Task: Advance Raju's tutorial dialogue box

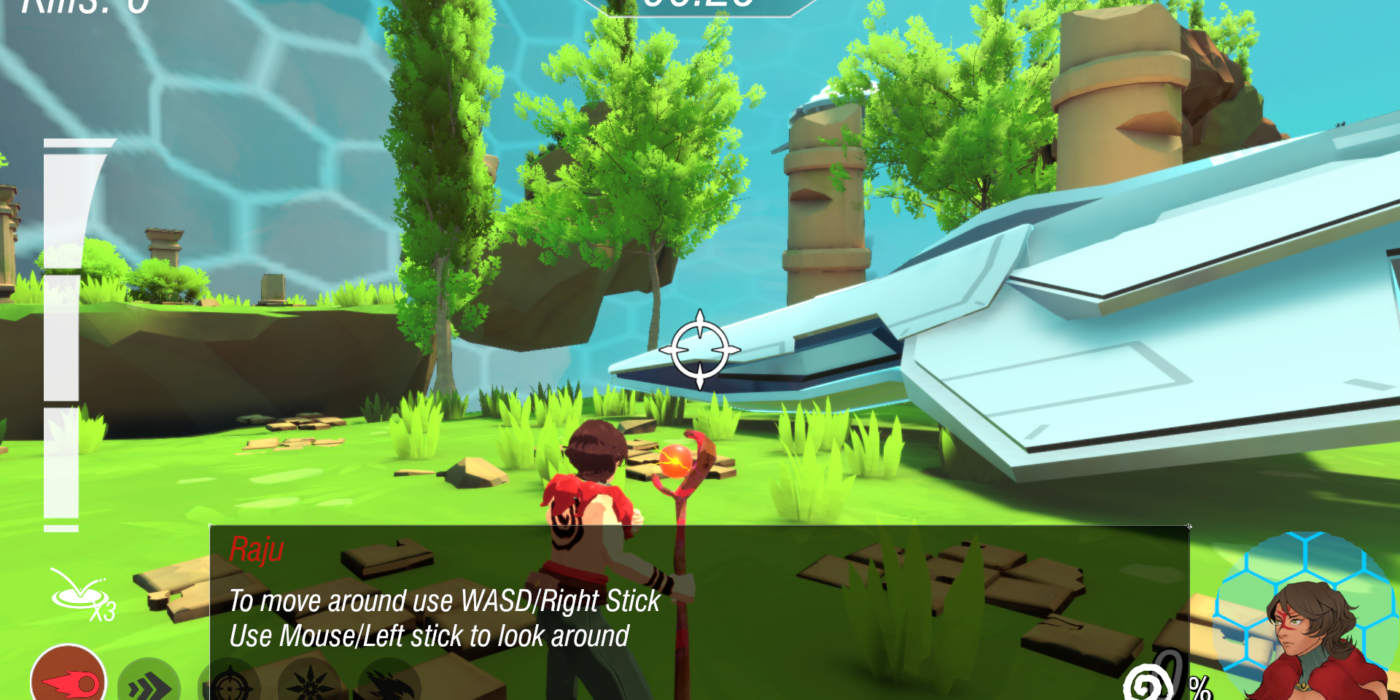Action: point(699,600)
